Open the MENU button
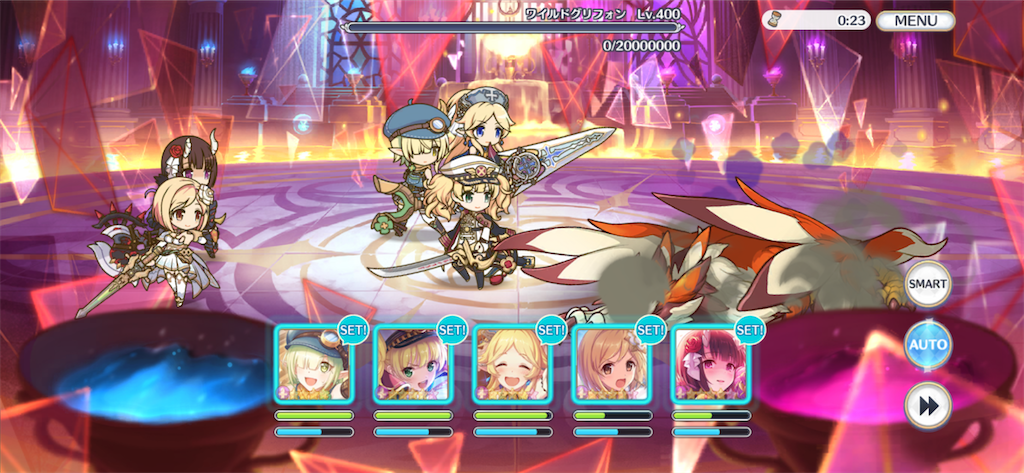 pos(915,20)
